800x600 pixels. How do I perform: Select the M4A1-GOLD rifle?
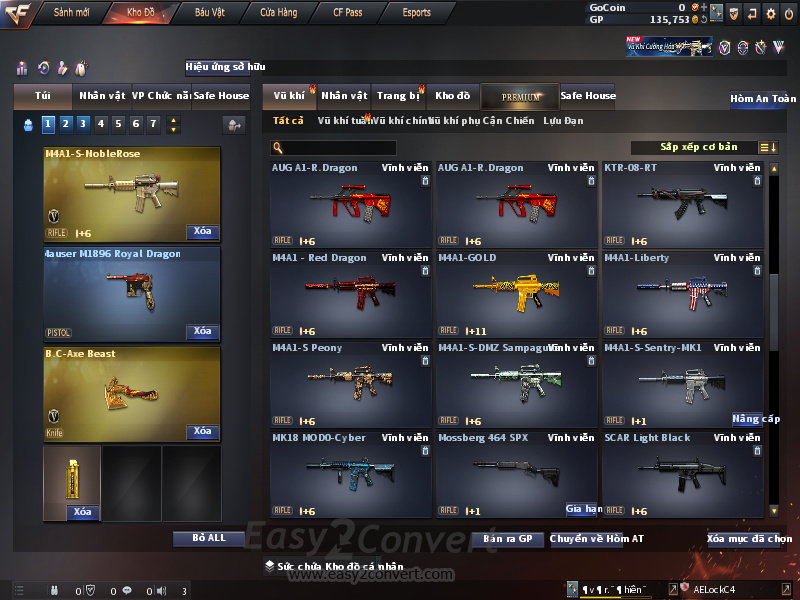coord(517,294)
